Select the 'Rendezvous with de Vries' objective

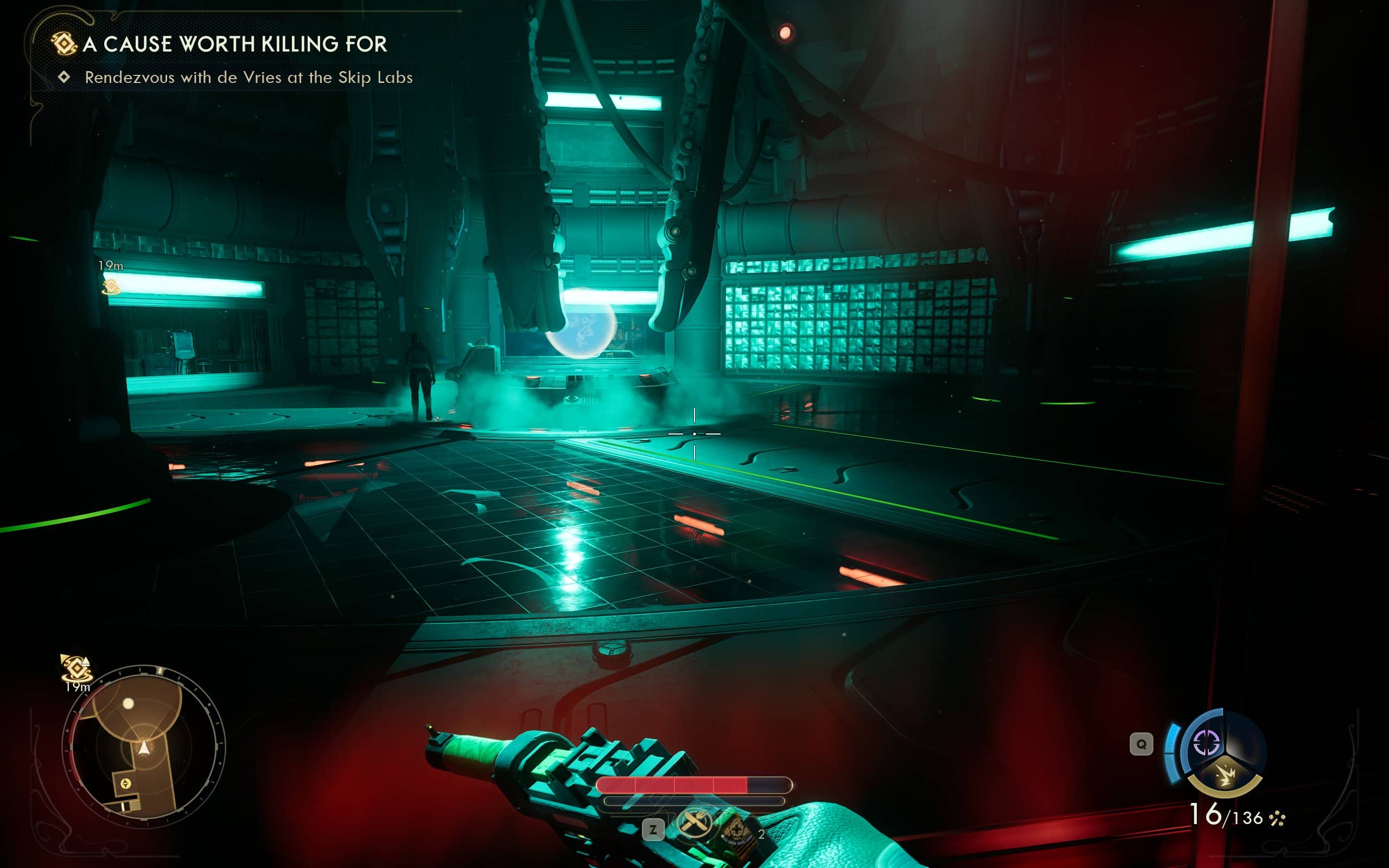248,78
